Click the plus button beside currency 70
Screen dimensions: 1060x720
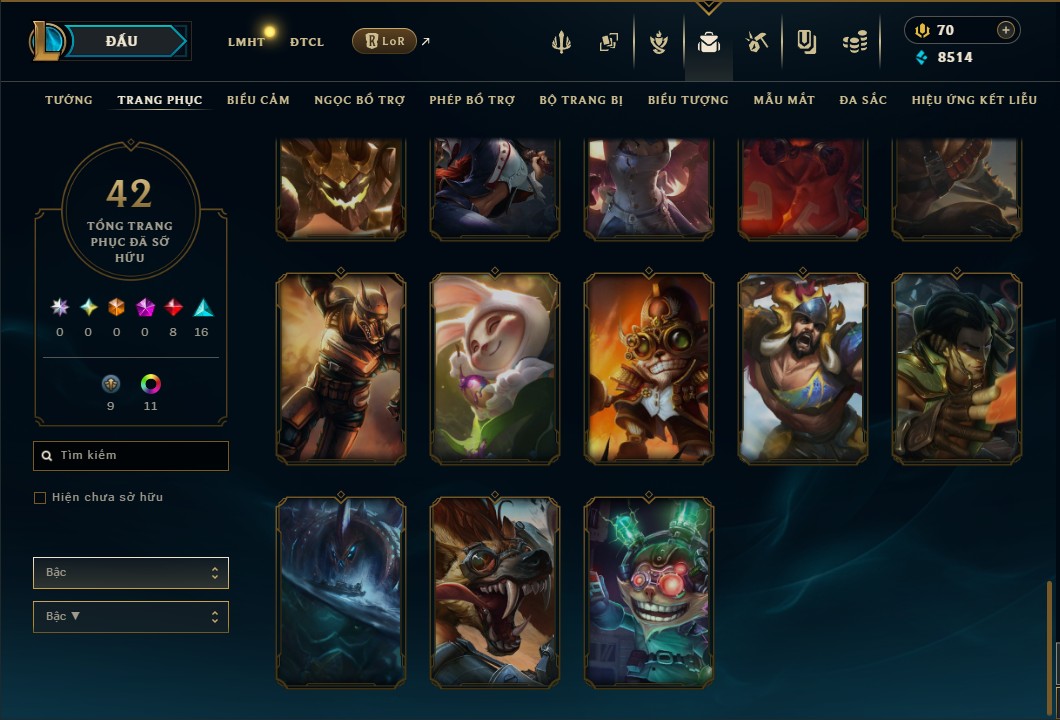point(1005,30)
